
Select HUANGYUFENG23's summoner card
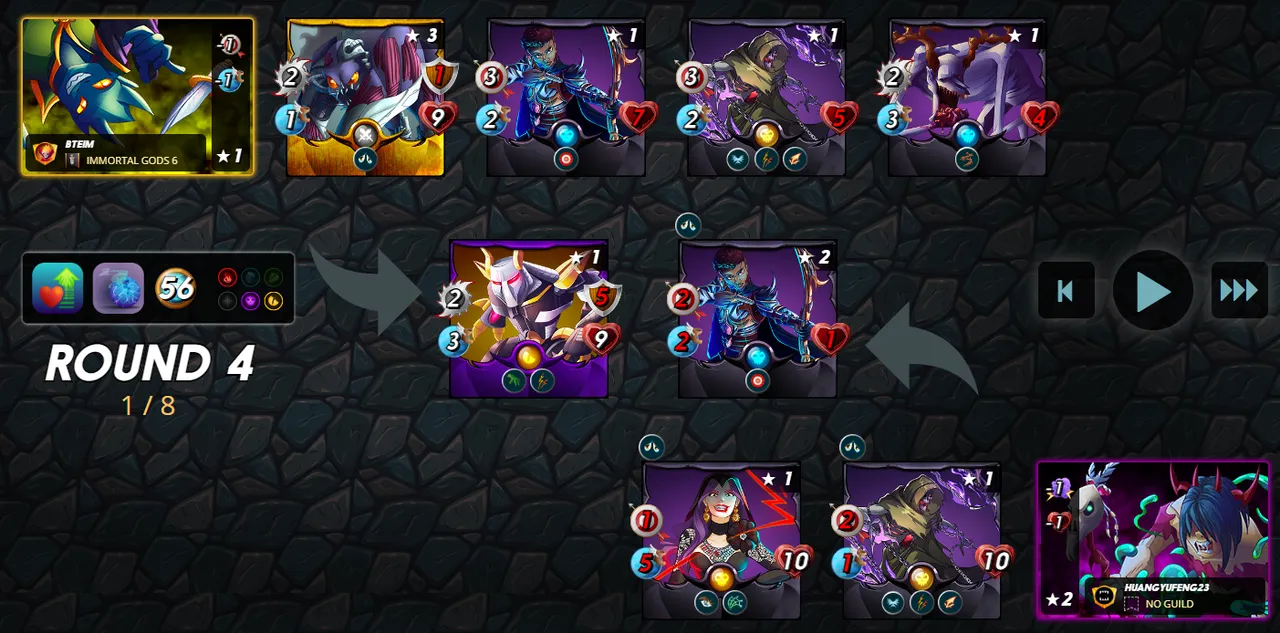coord(1152,540)
